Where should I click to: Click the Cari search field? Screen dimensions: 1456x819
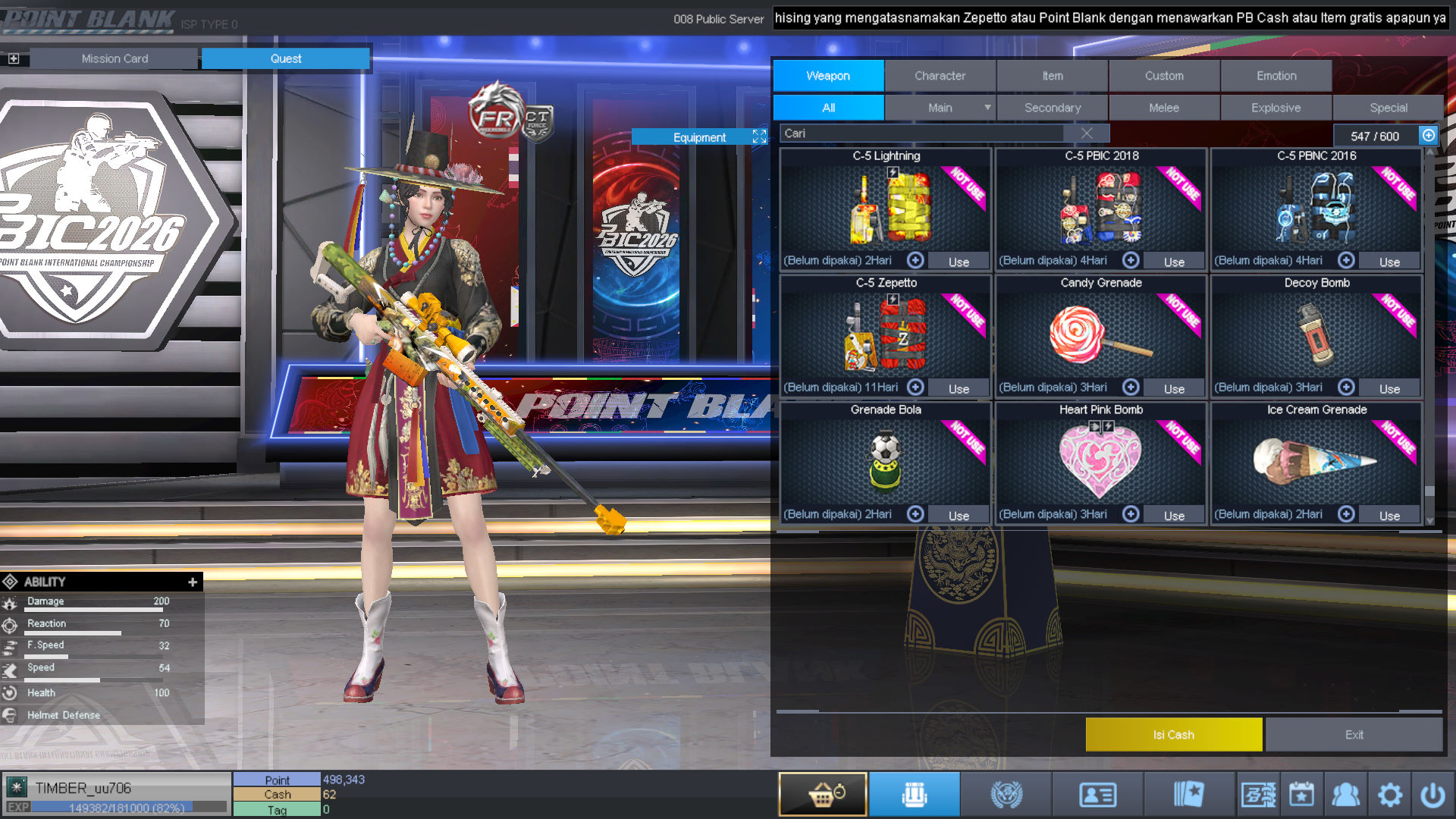pyautogui.click(x=921, y=133)
